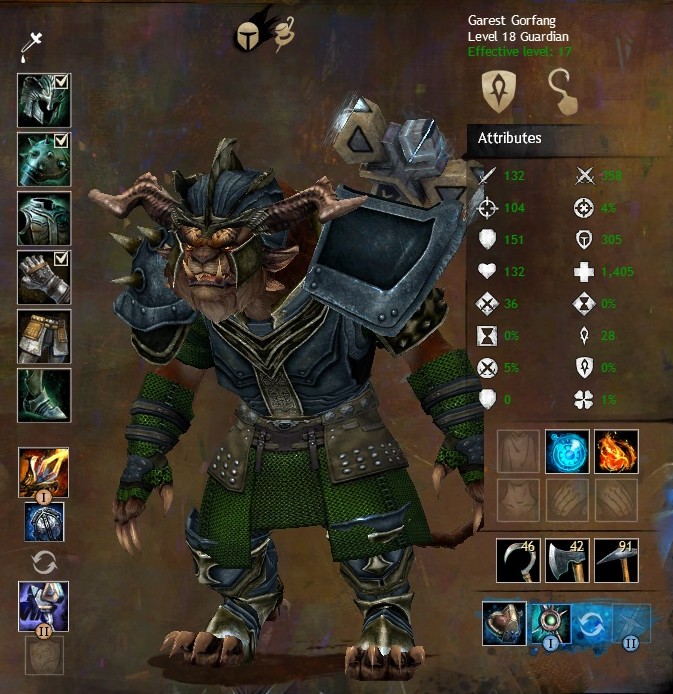Select weapon set I main-hand slot
Image resolution: width=673 pixels, height=694 pixels.
(x=43, y=472)
